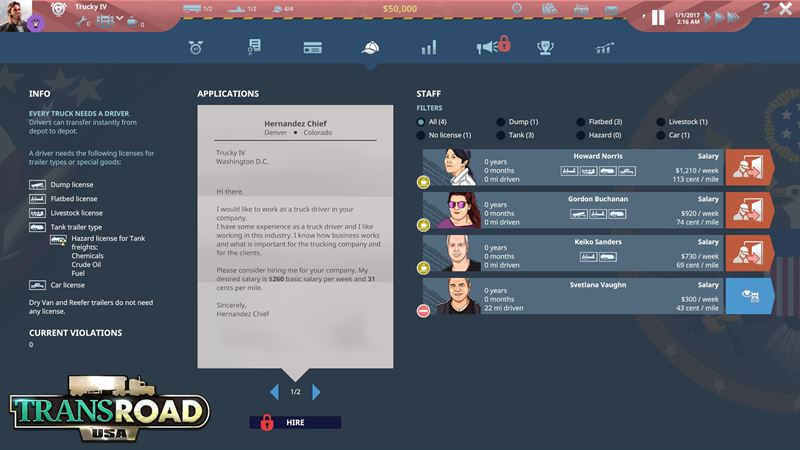Switch to the bar chart statistics tab
The height and width of the screenshot is (450, 800).
point(428,47)
